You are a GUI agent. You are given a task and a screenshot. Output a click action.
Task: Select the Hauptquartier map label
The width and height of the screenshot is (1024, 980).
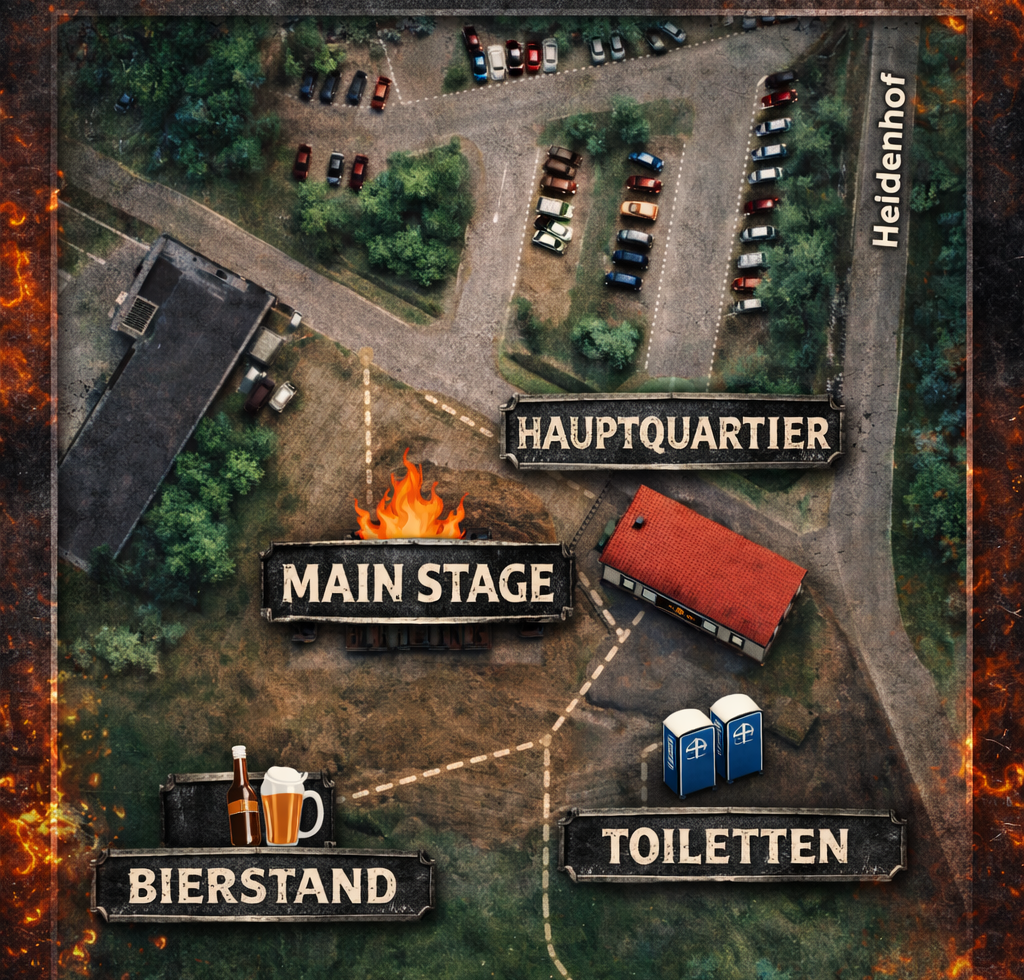click(671, 432)
